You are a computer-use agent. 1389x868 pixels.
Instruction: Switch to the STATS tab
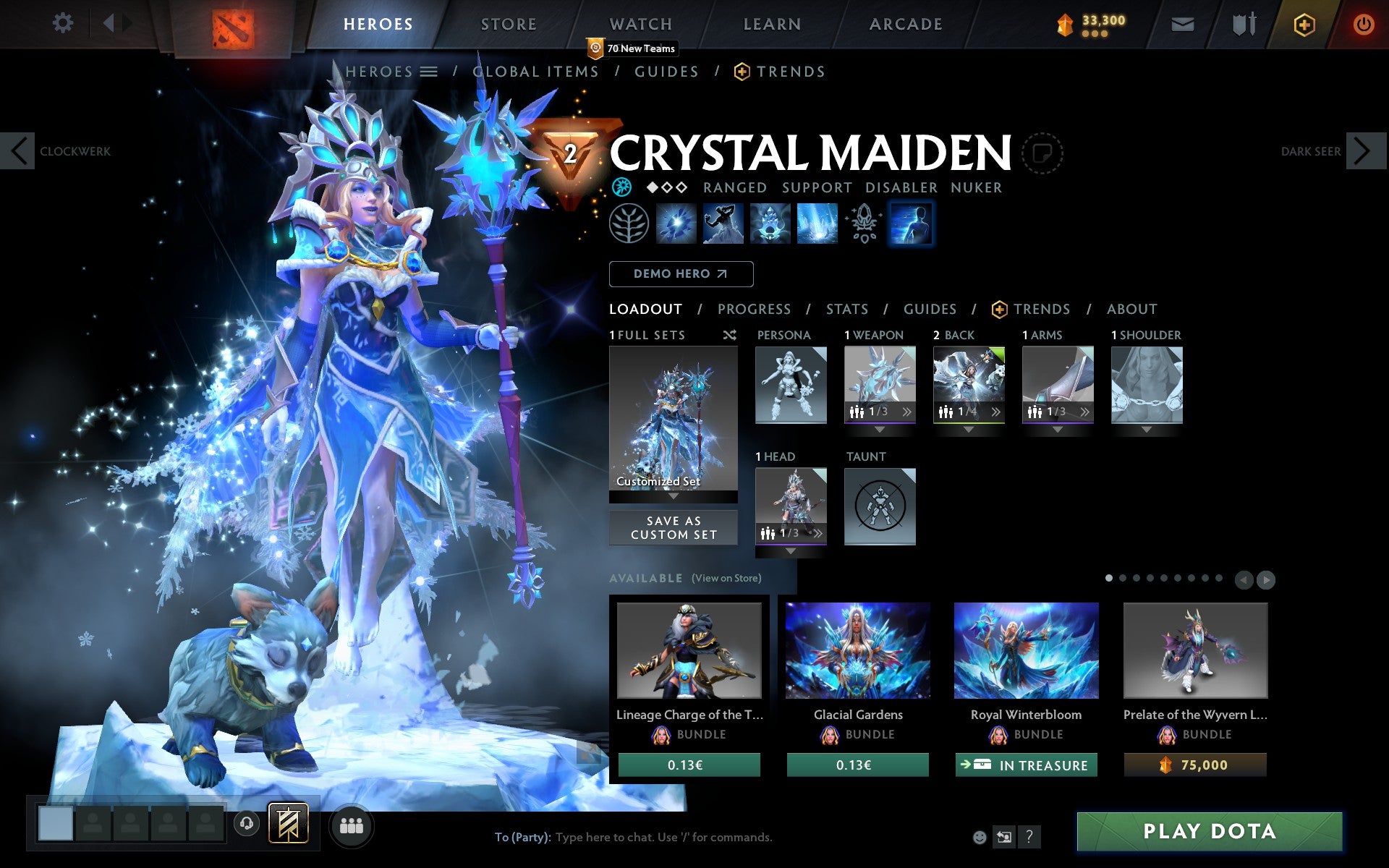pyautogui.click(x=846, y=309)
